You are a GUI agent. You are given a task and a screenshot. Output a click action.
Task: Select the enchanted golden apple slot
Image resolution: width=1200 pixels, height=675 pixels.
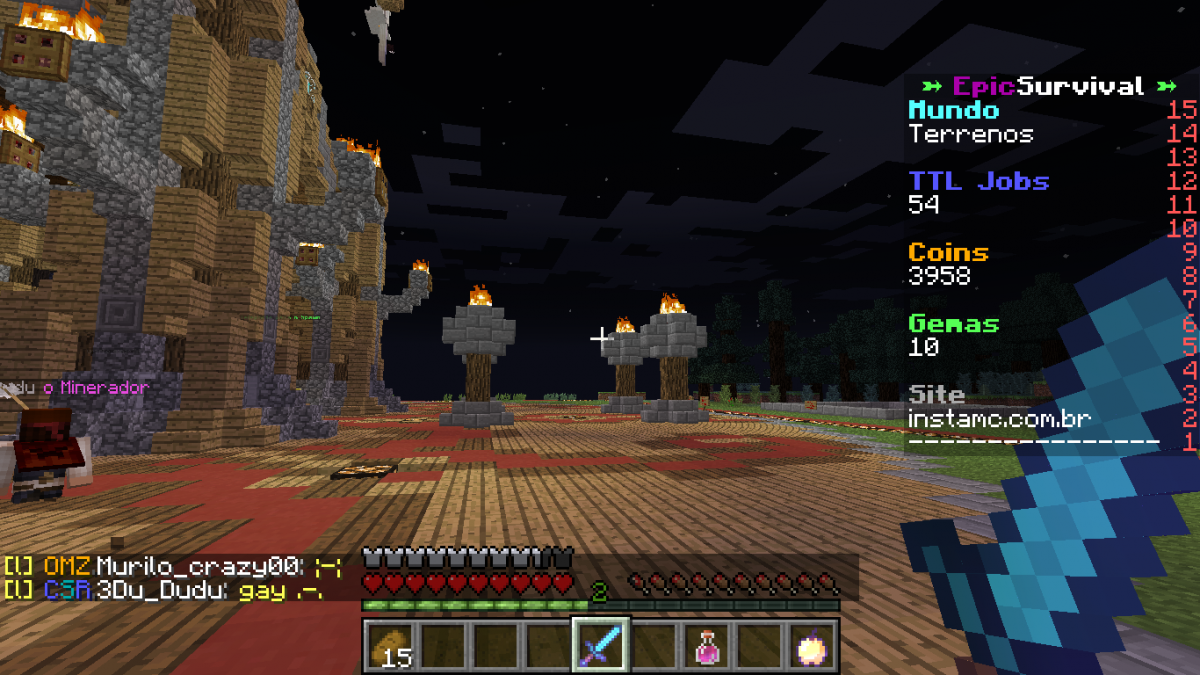(812, 646)
